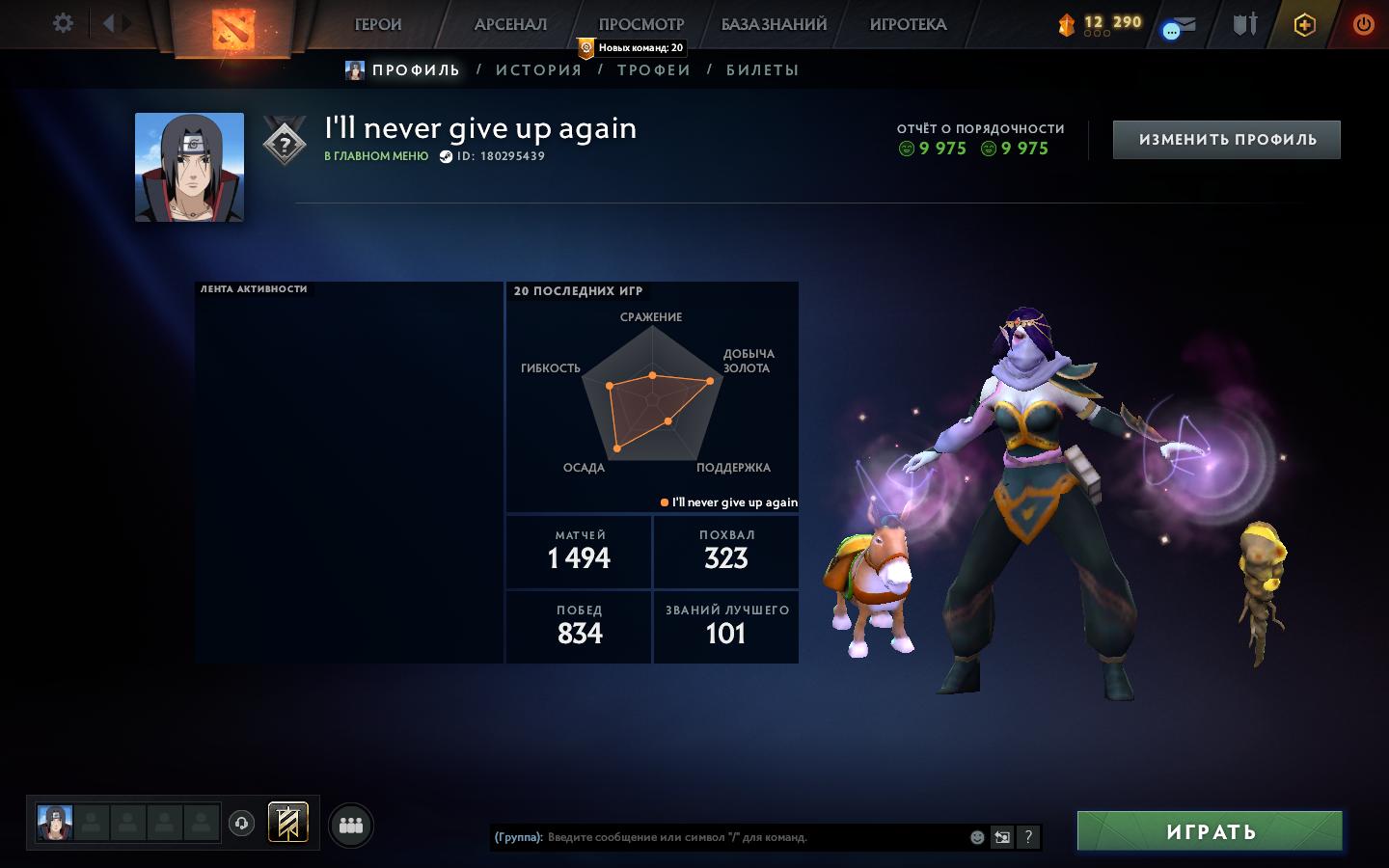Select the Билеты tab
The image size is (1389, 868).
point(762,69)
